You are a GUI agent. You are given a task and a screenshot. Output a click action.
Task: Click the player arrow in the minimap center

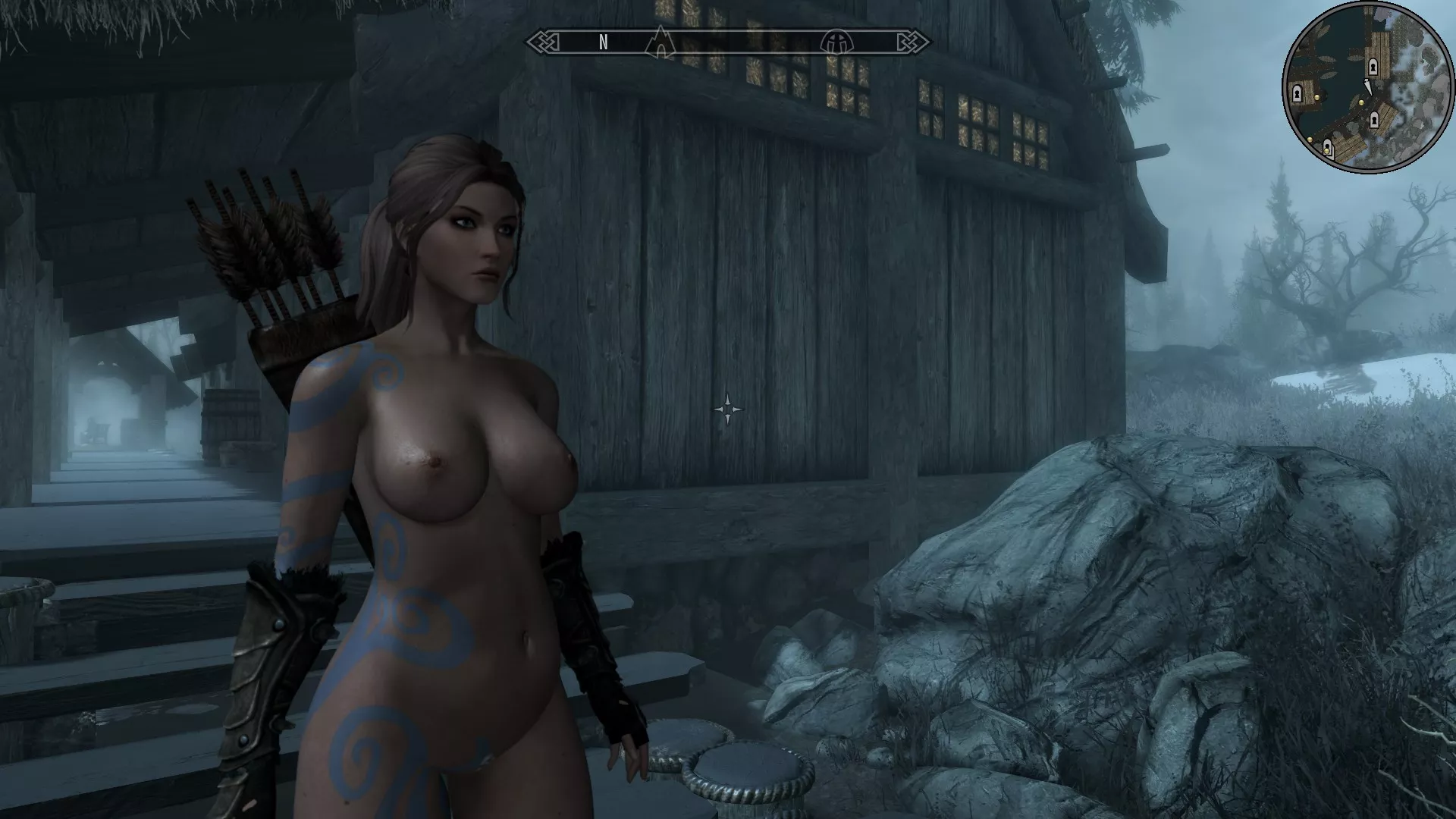point(1368,86)
